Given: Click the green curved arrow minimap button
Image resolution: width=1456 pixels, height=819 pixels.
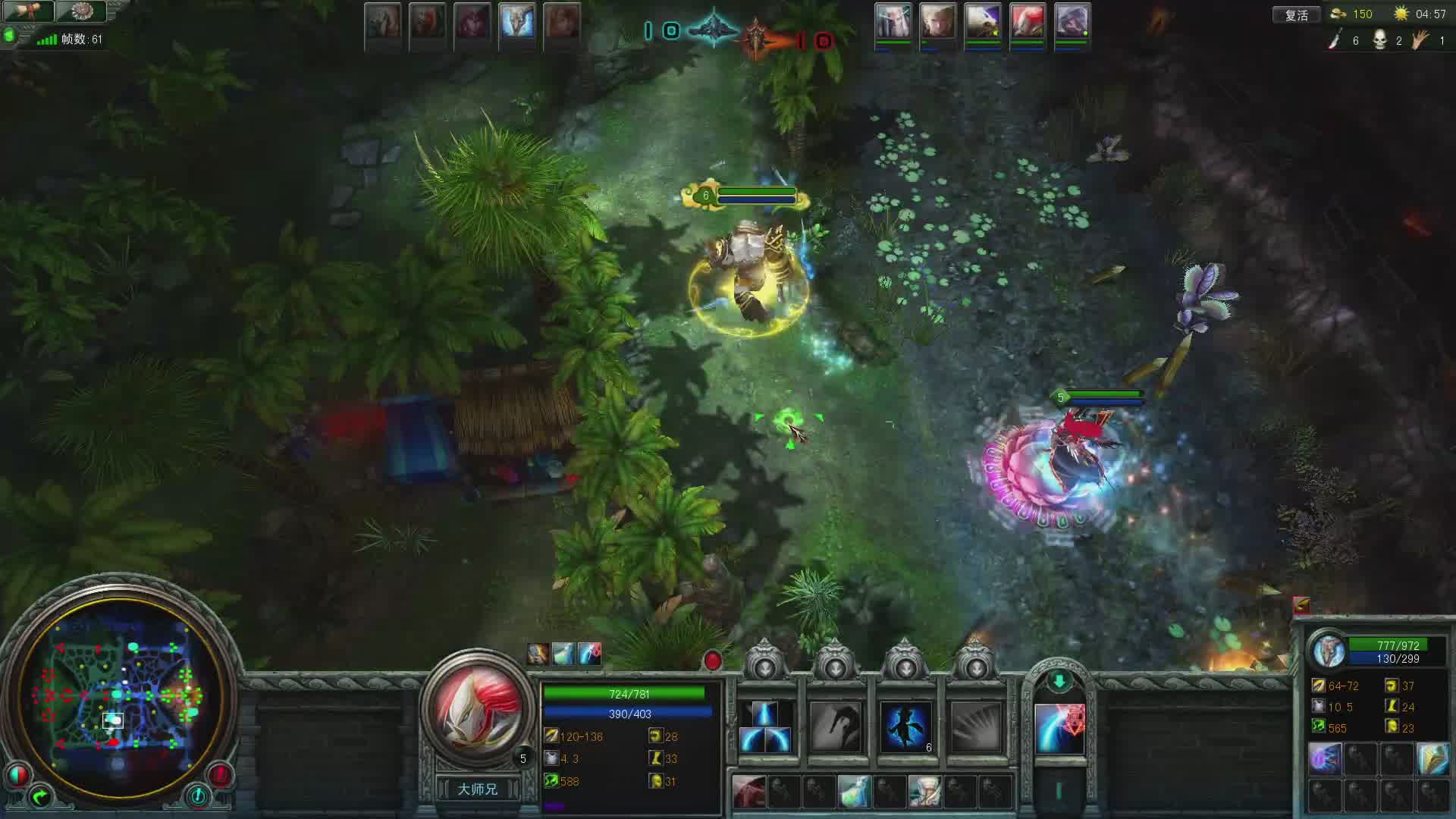Looking at the screenshot, I should pos(39,796).
